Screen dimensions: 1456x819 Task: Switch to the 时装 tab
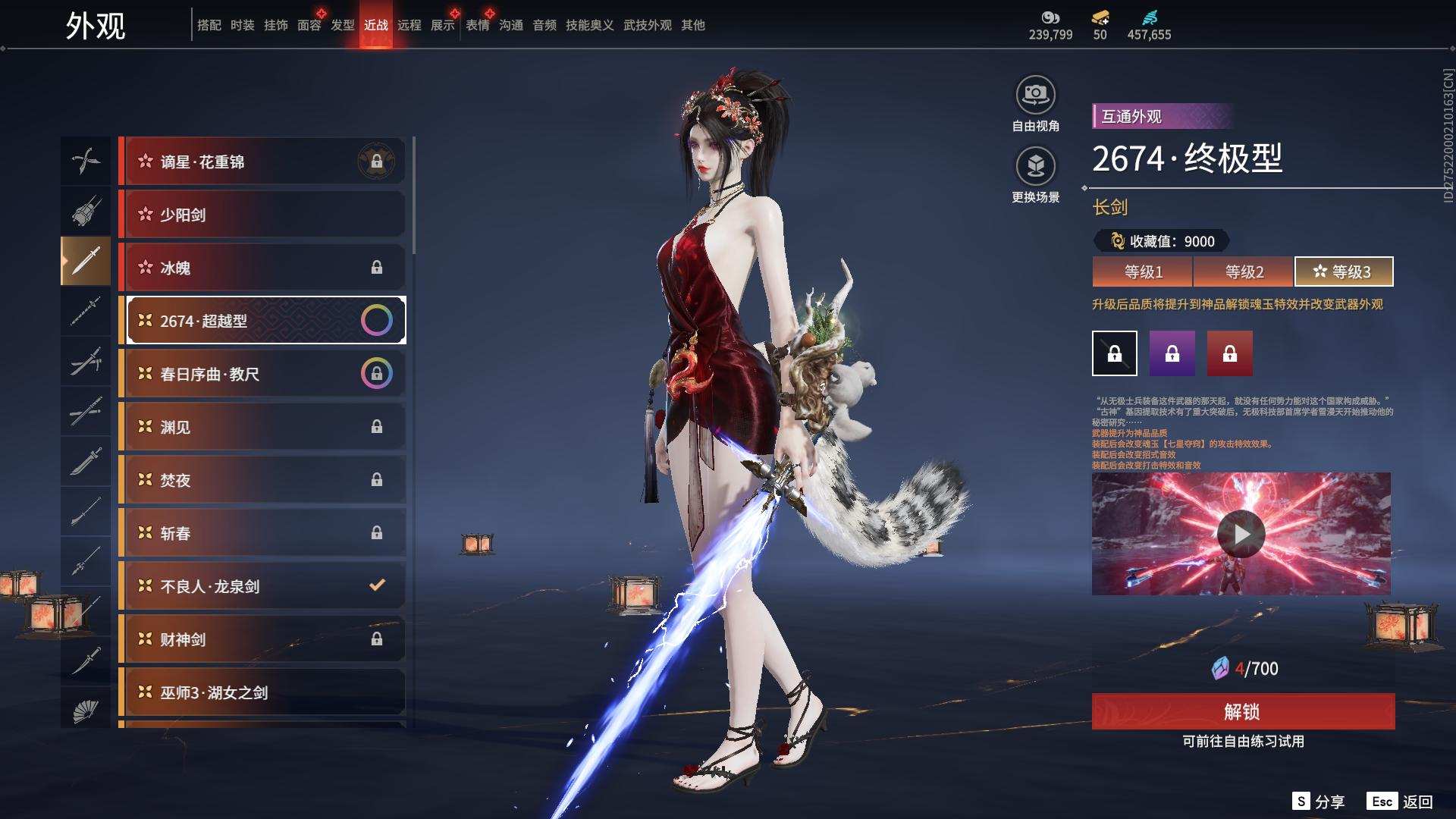coord(243,25)
